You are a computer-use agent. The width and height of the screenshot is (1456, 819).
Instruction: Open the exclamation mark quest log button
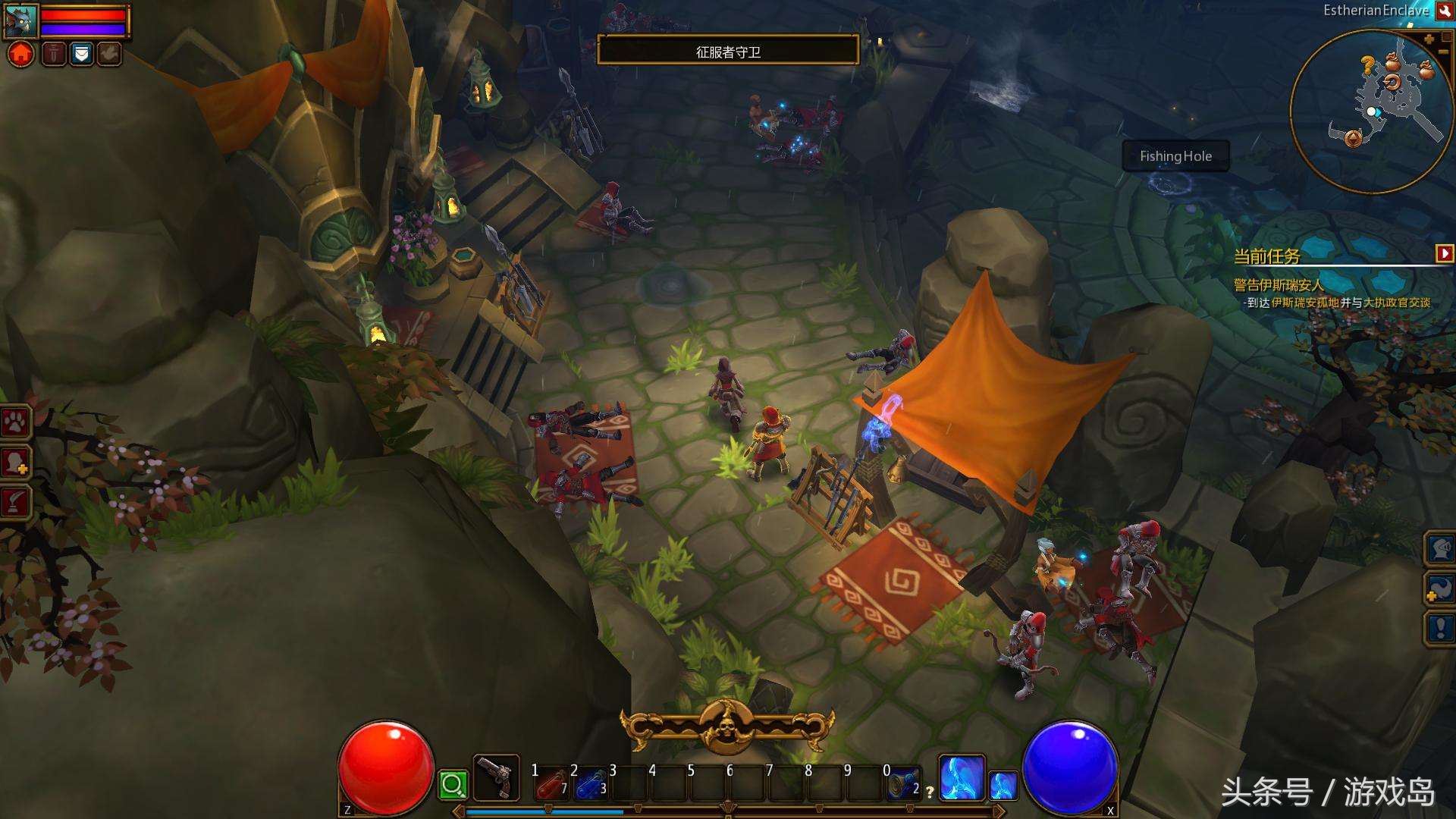1440,628
